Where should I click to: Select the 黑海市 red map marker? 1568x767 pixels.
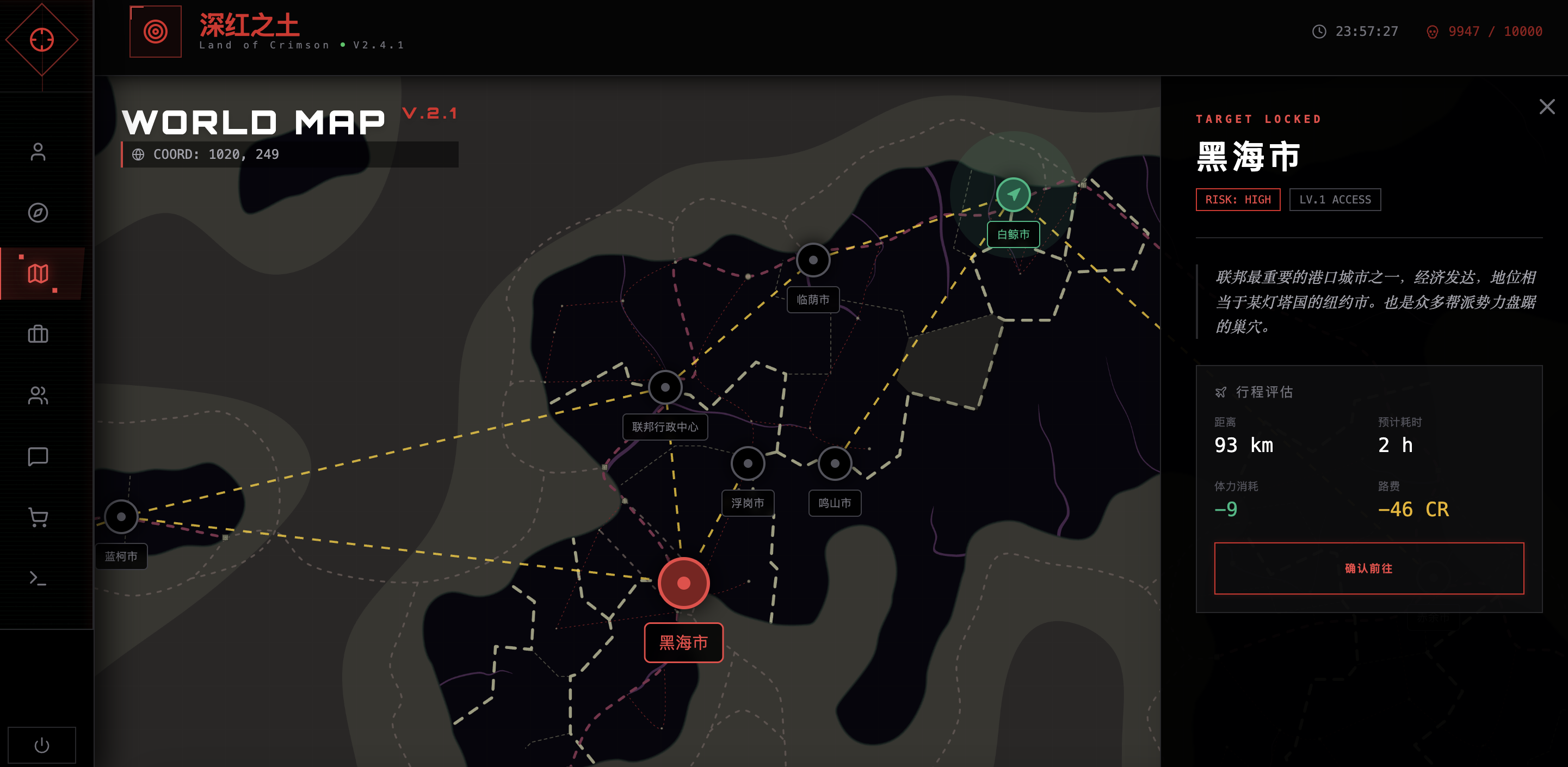tap(683, 583)
